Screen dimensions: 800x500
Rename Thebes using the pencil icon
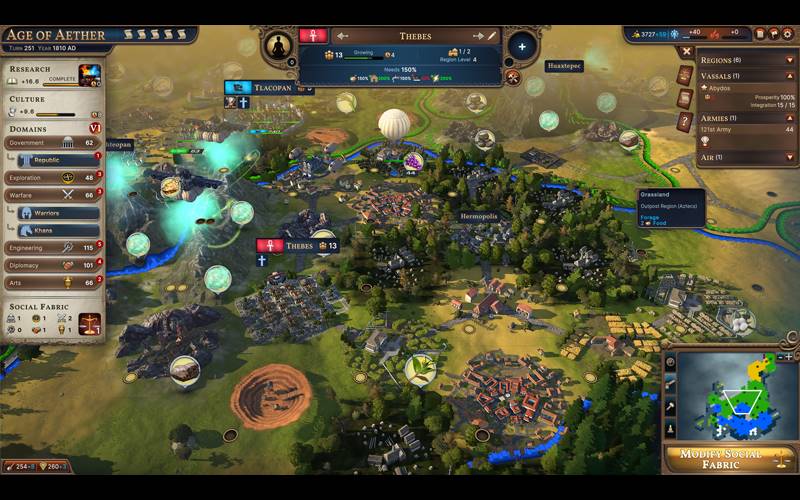(x=492, y=36)
